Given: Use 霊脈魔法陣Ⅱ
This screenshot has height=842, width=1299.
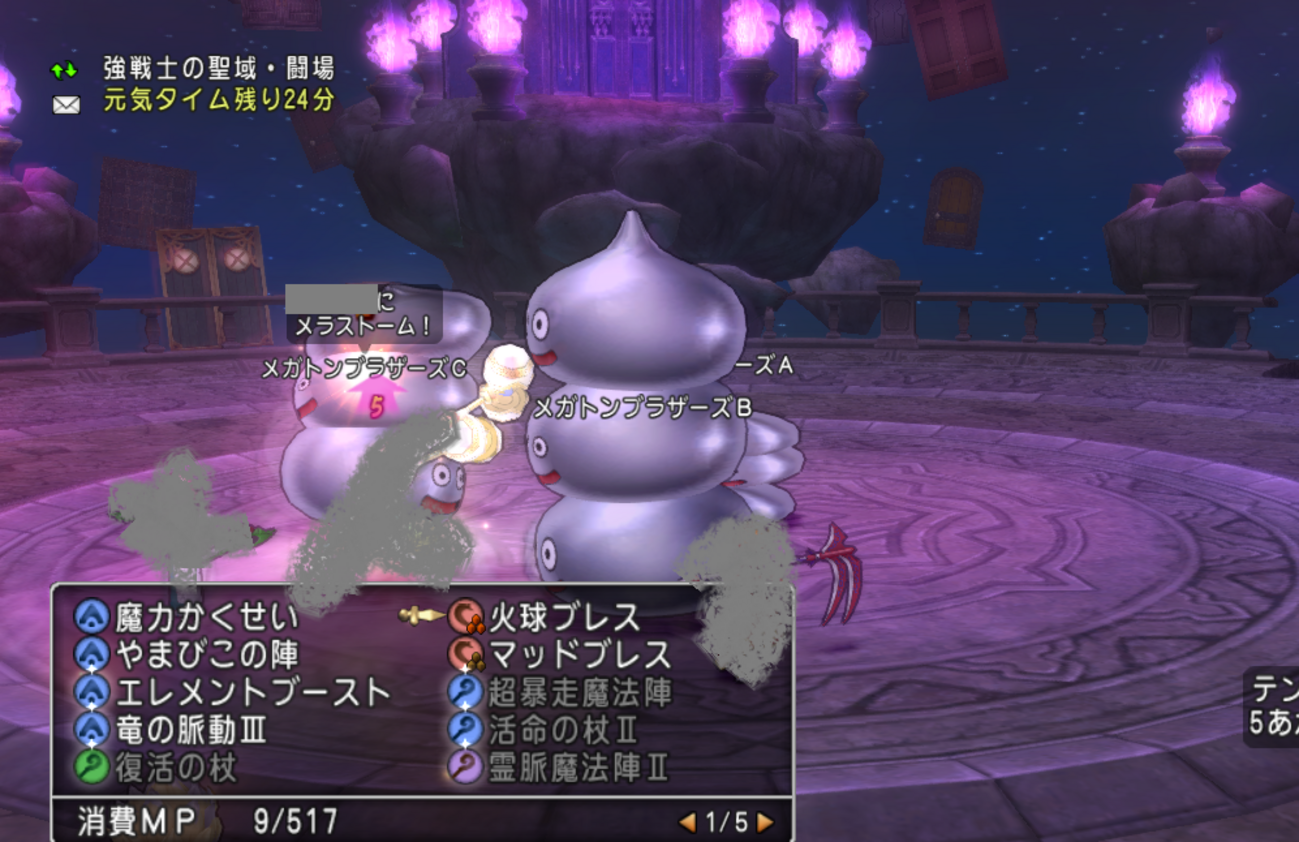Looking at the screenshot, I should (x=578, y=768).
